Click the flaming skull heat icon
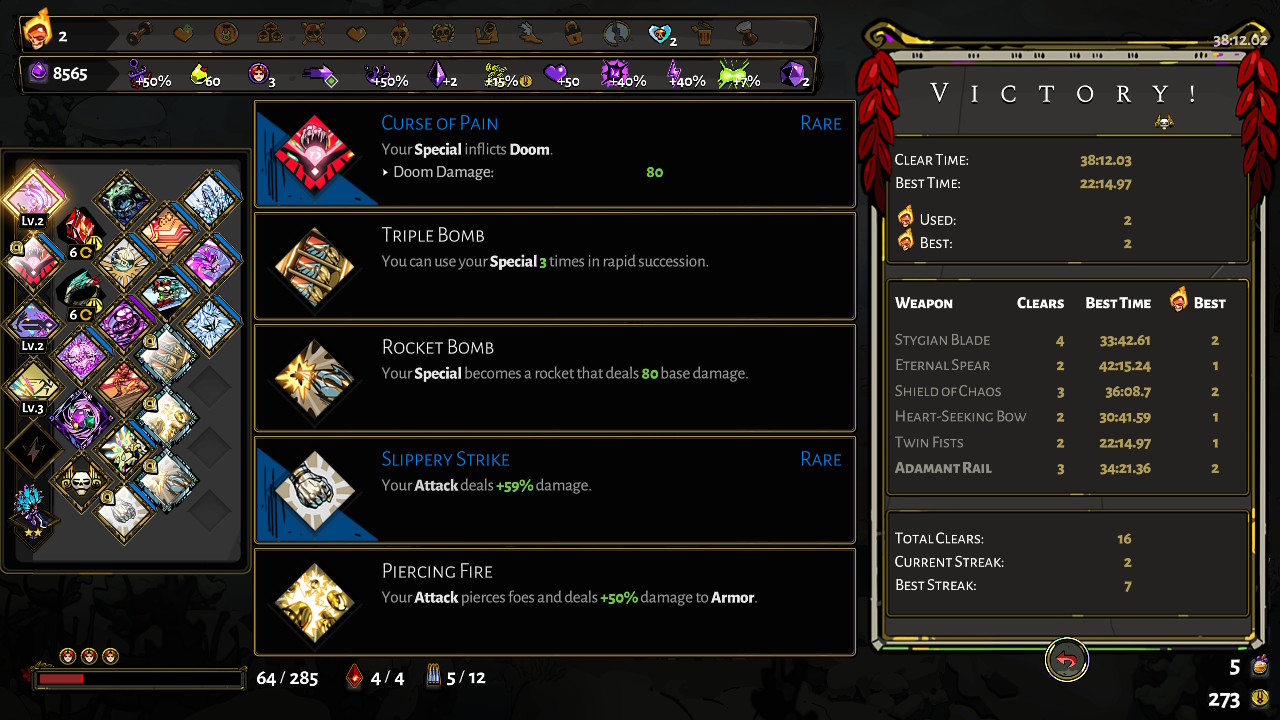The image size is (1280, 720). 38,33
